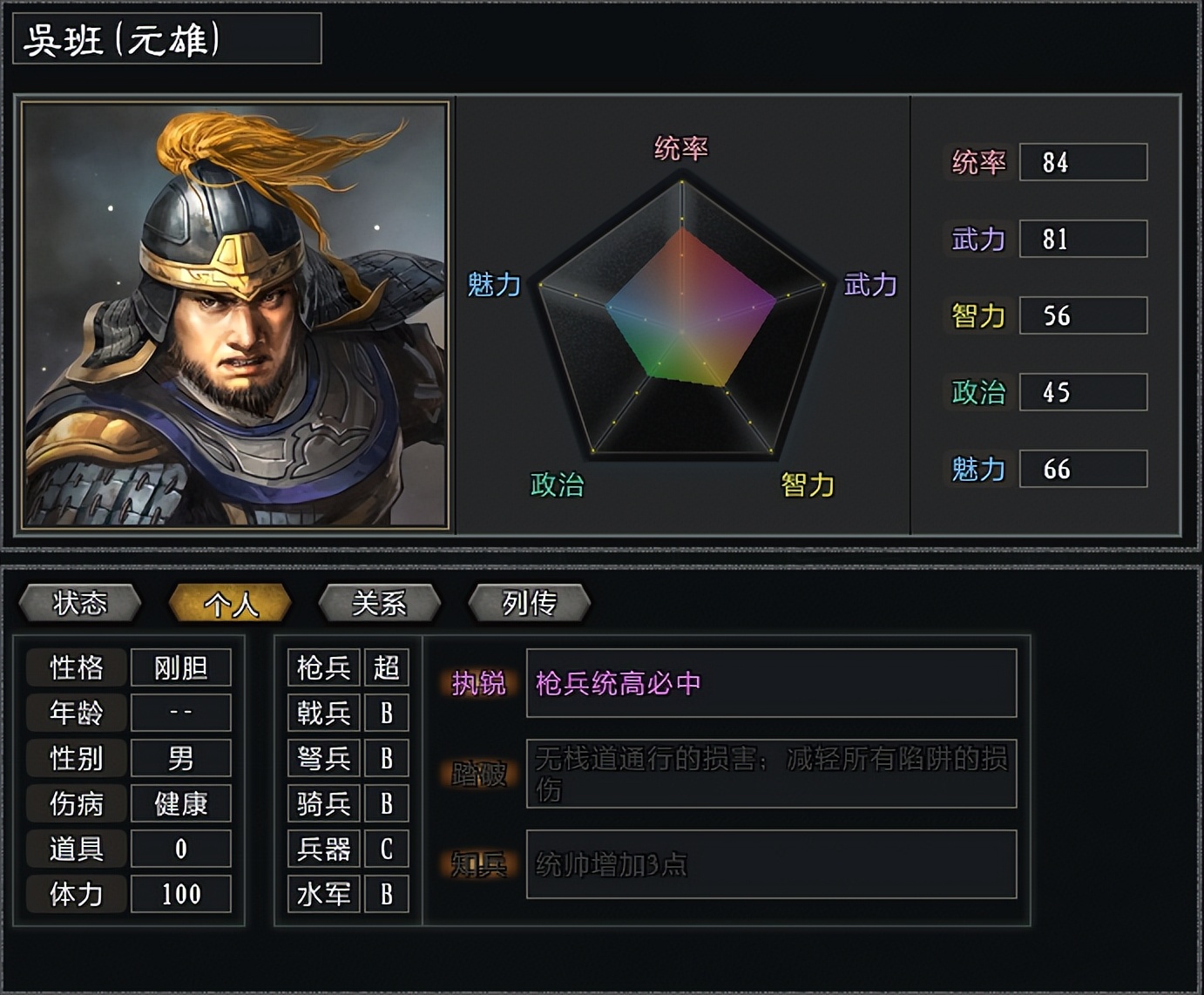1204x995 pixels.
Task: Click the 统率 stat value 84
Action: click(x=1083, y=163)
